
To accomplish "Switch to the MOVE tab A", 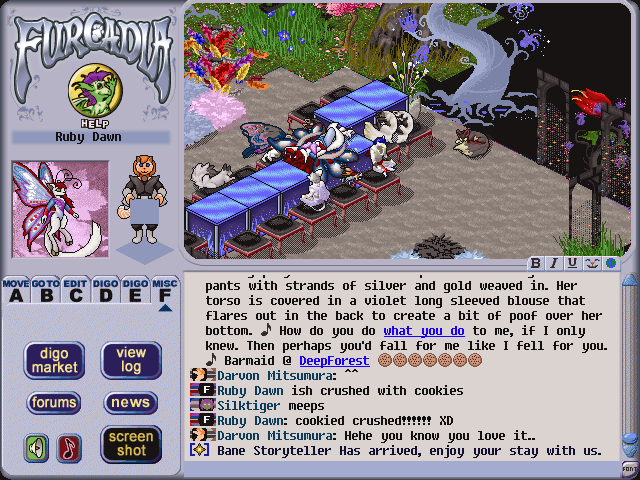I will [15, 290].
